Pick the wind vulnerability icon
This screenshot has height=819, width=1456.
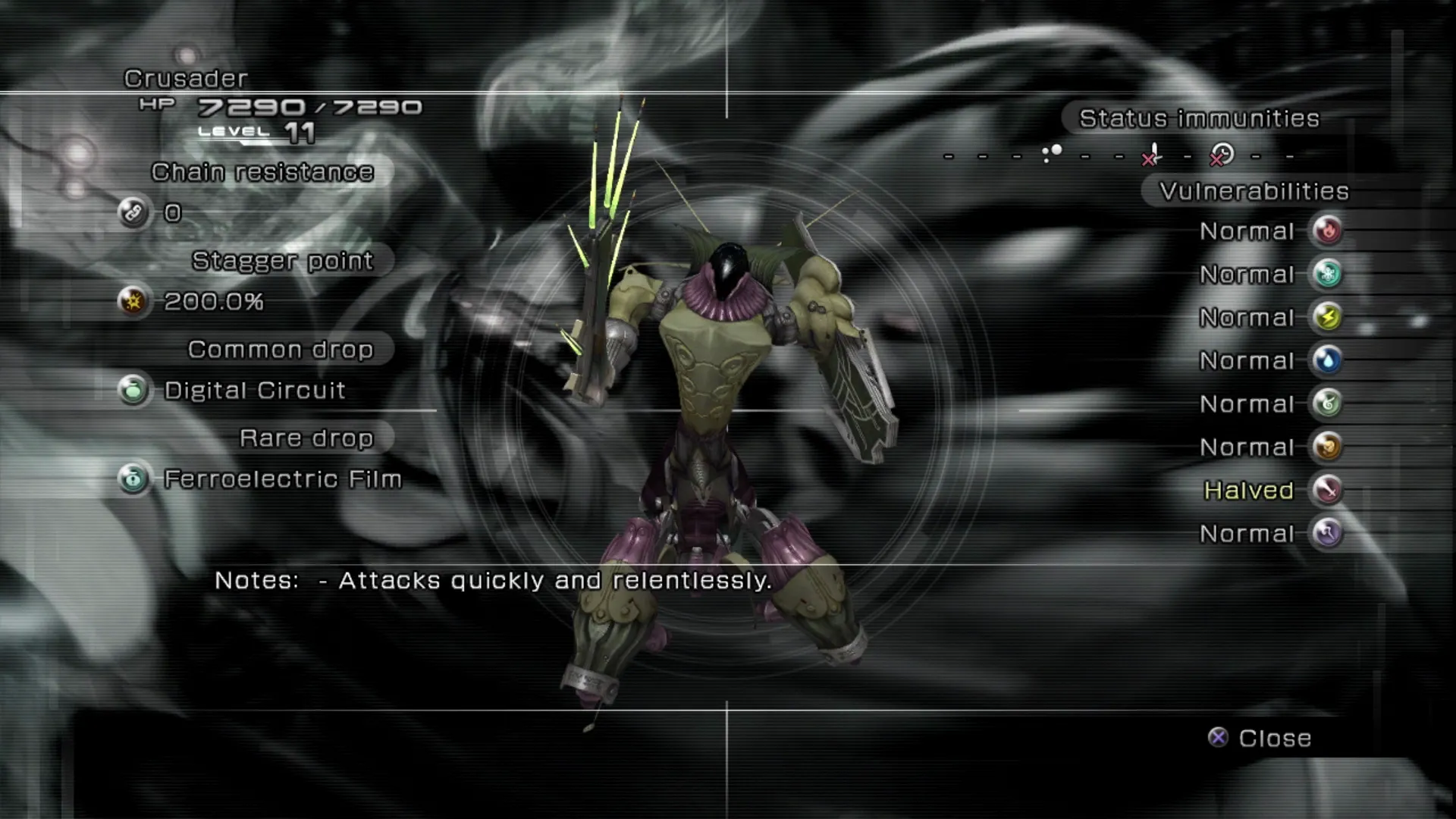point(1327,403)
